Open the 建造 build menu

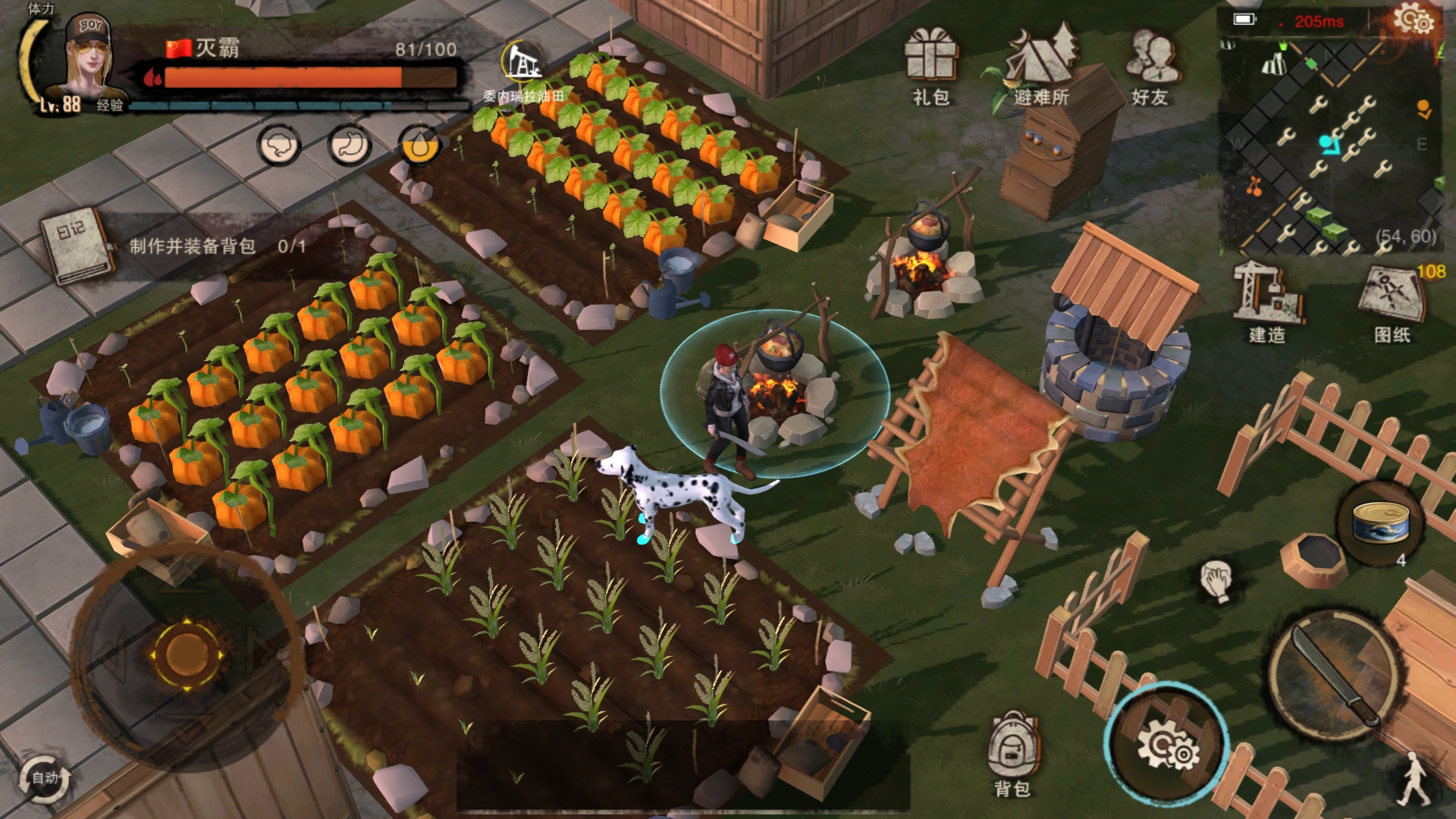pos(1266,300)
